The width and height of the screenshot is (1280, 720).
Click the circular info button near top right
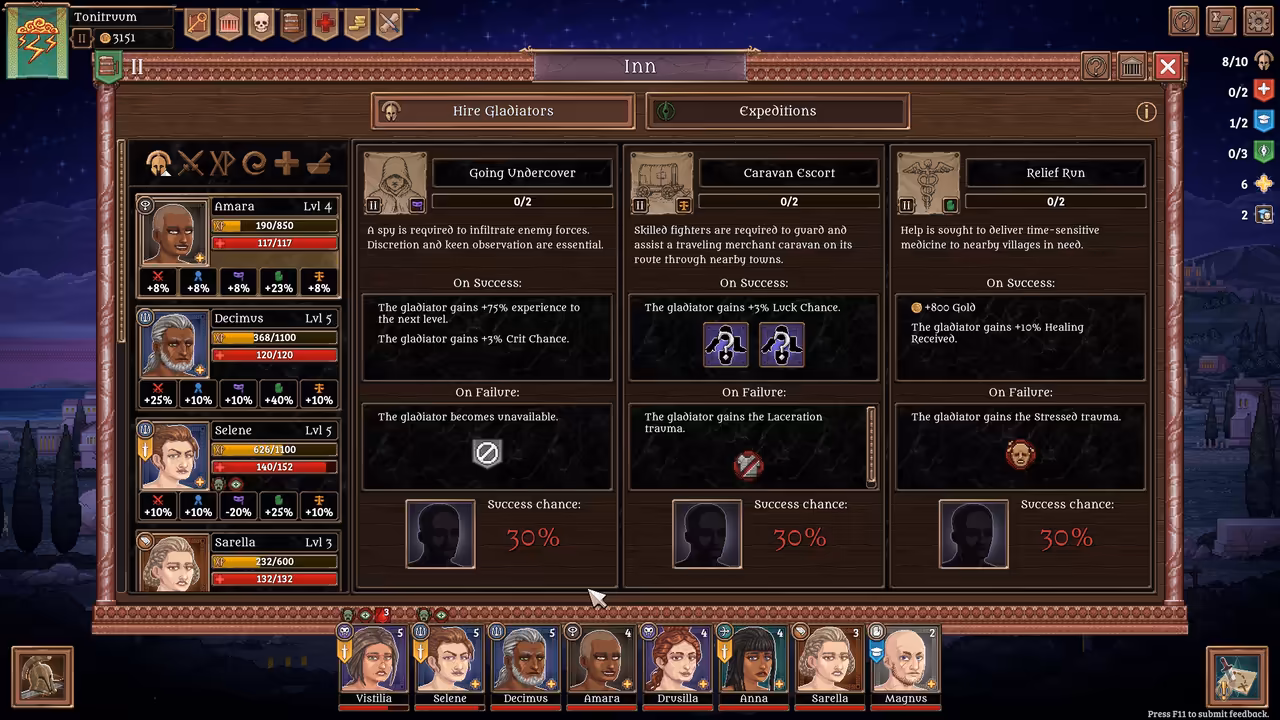point(1146,112)
